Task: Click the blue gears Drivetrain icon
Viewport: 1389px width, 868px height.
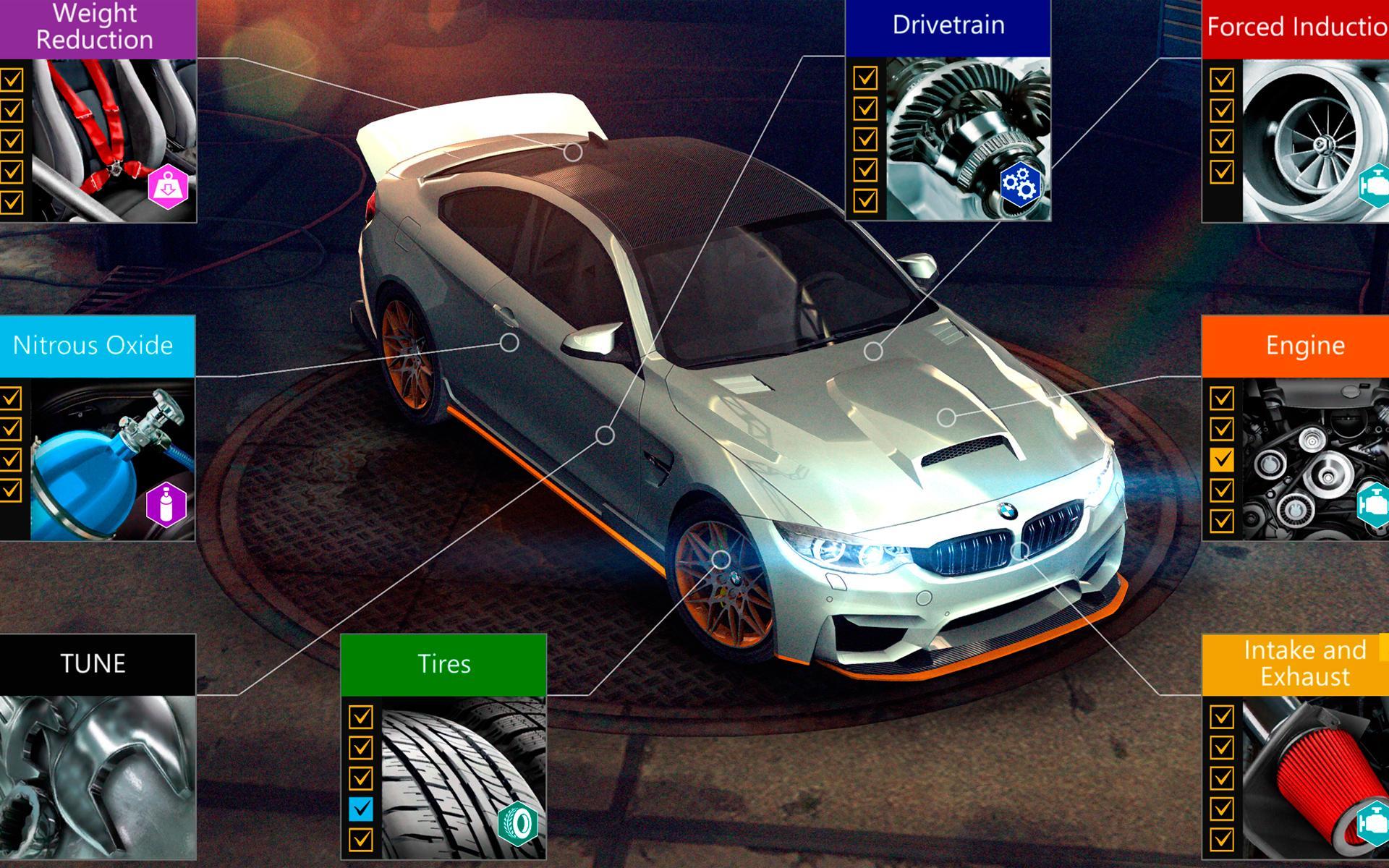Action: tap(1020, 184)
